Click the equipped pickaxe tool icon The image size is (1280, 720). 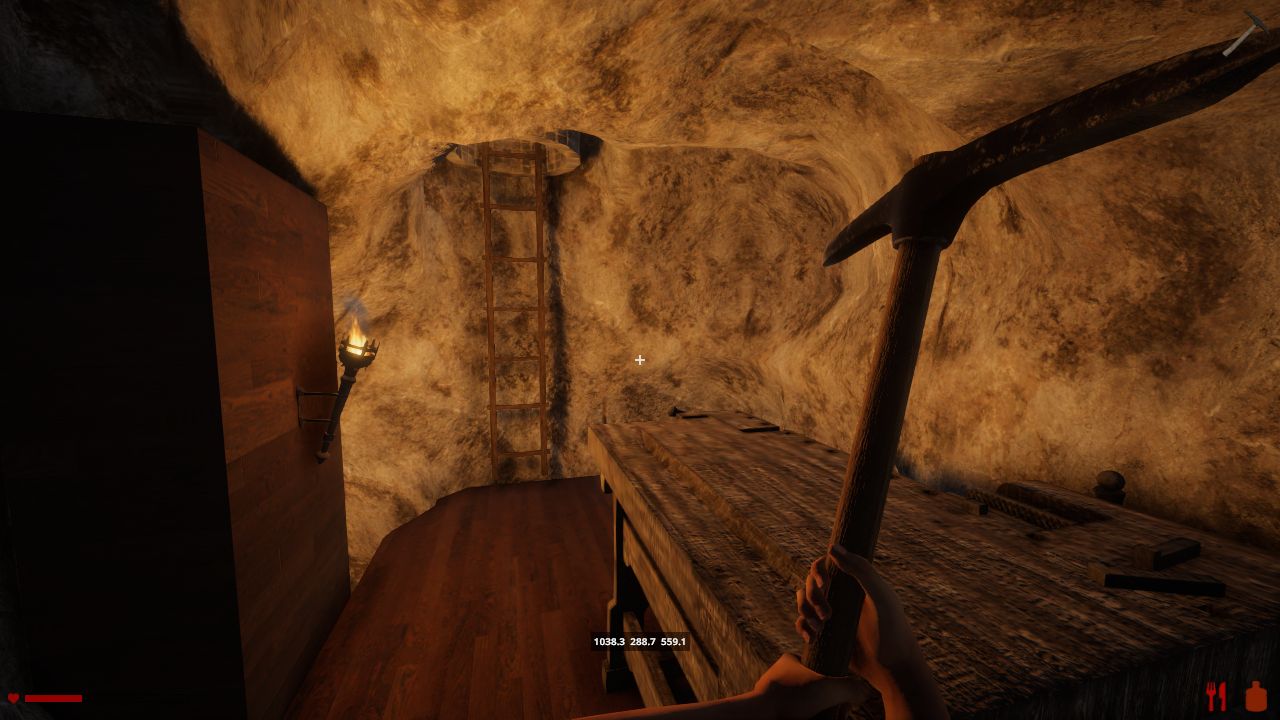pos(1246,33)
